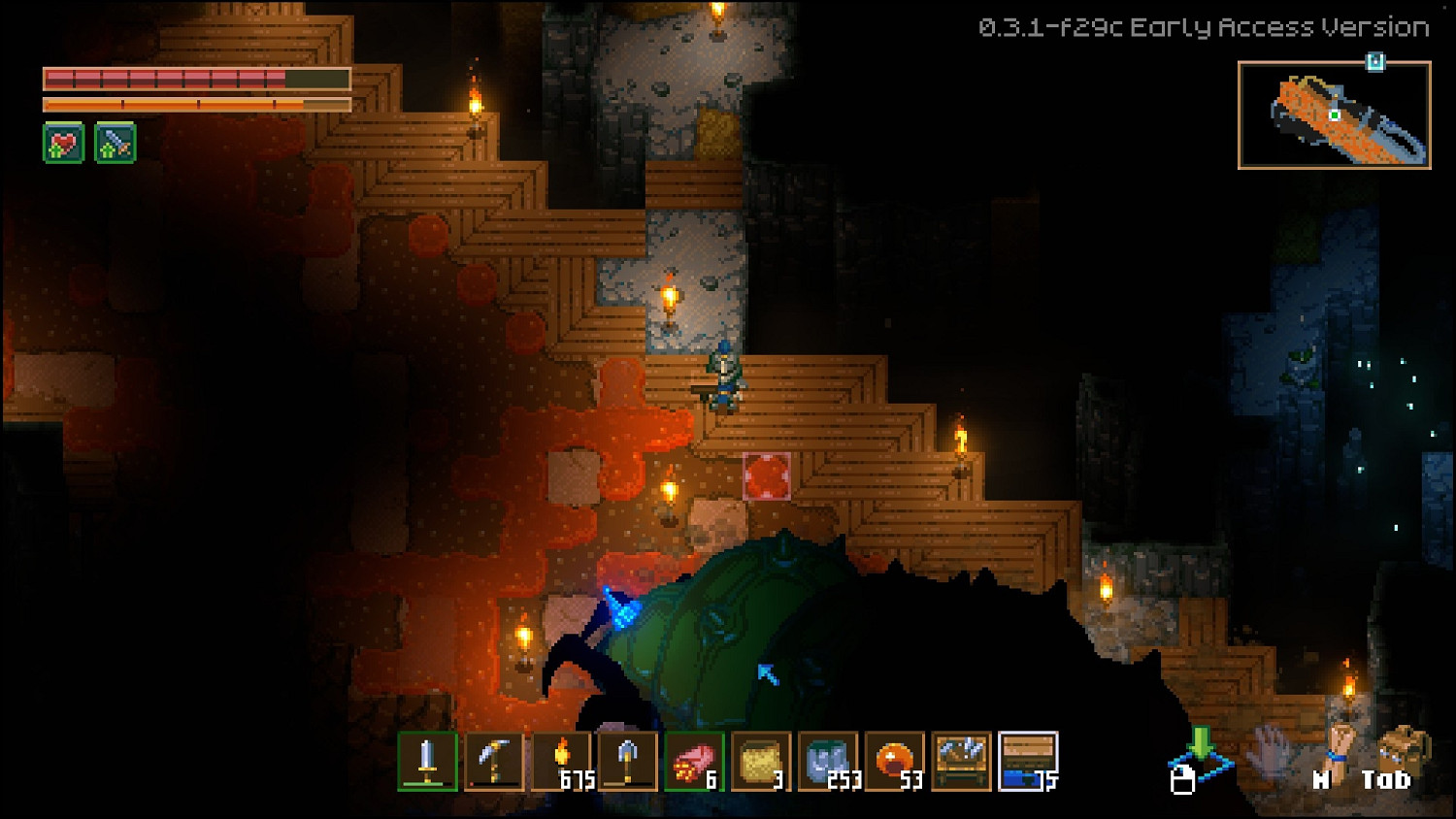Select the grey stone stack of 253
The width and height of the screenshot is (1456, 819).
click(828, 762)
